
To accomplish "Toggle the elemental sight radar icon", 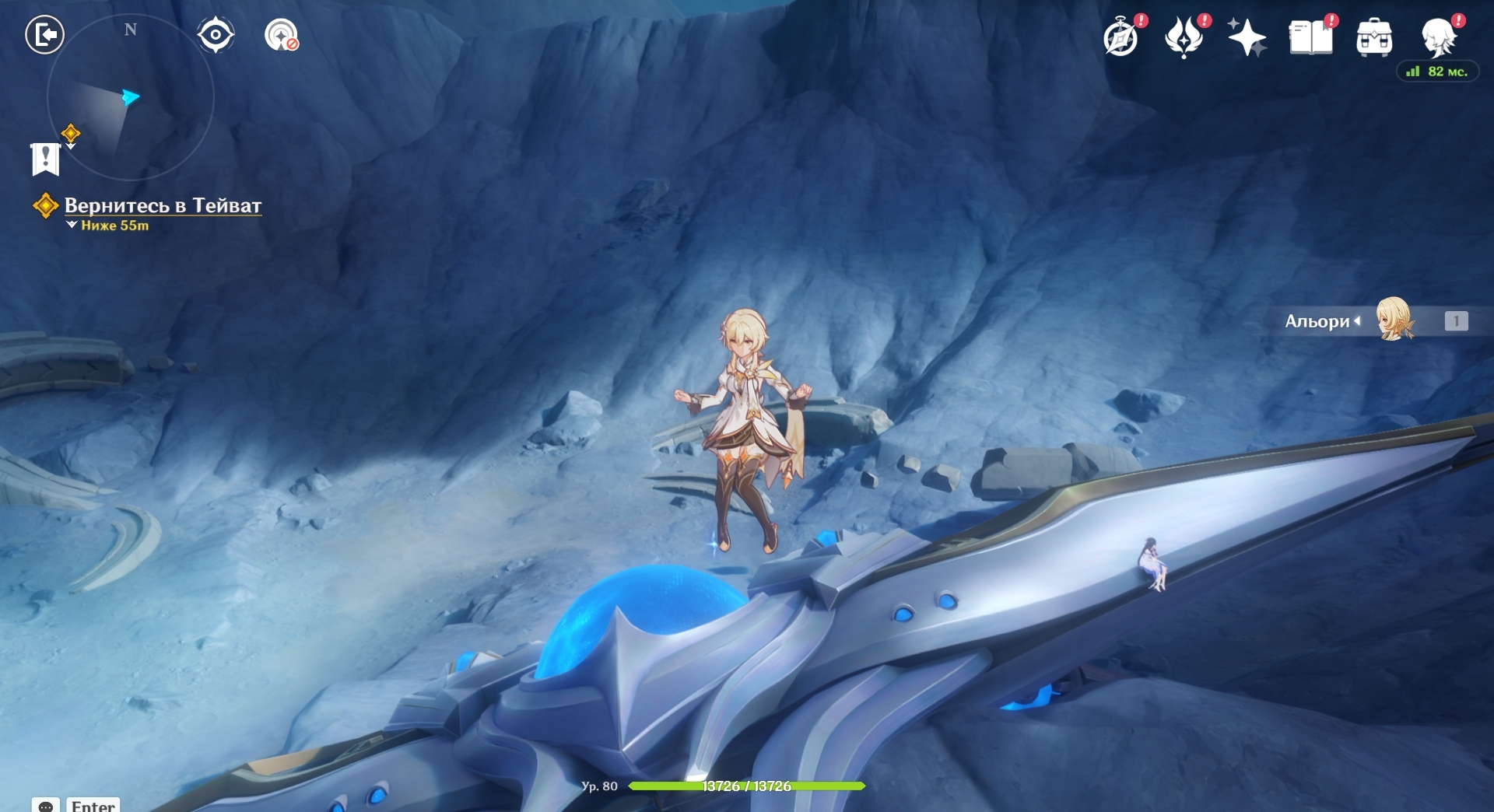I will [x=281, y=35].
